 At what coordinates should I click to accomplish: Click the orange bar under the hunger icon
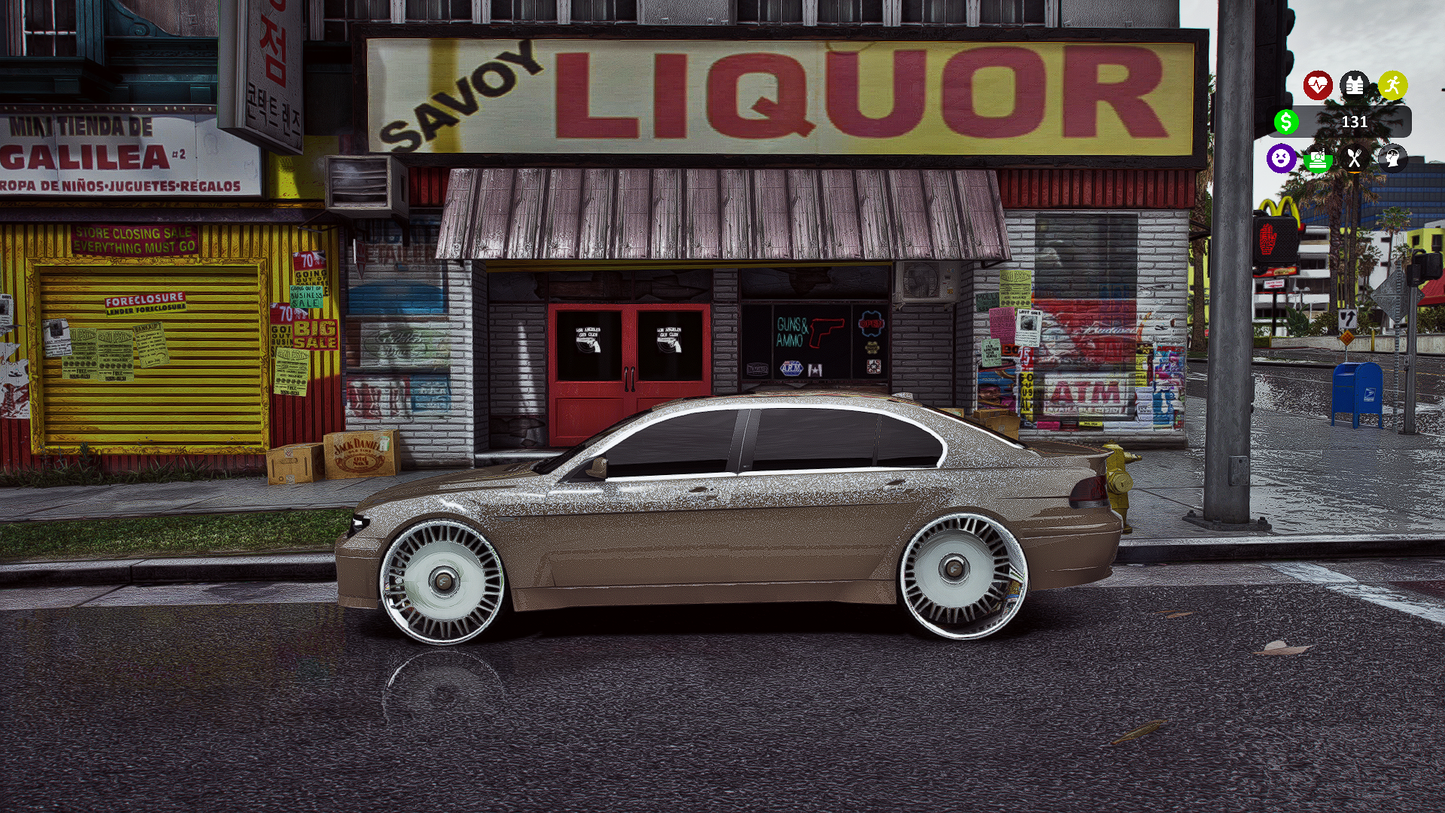click(x=1353, y=171)
